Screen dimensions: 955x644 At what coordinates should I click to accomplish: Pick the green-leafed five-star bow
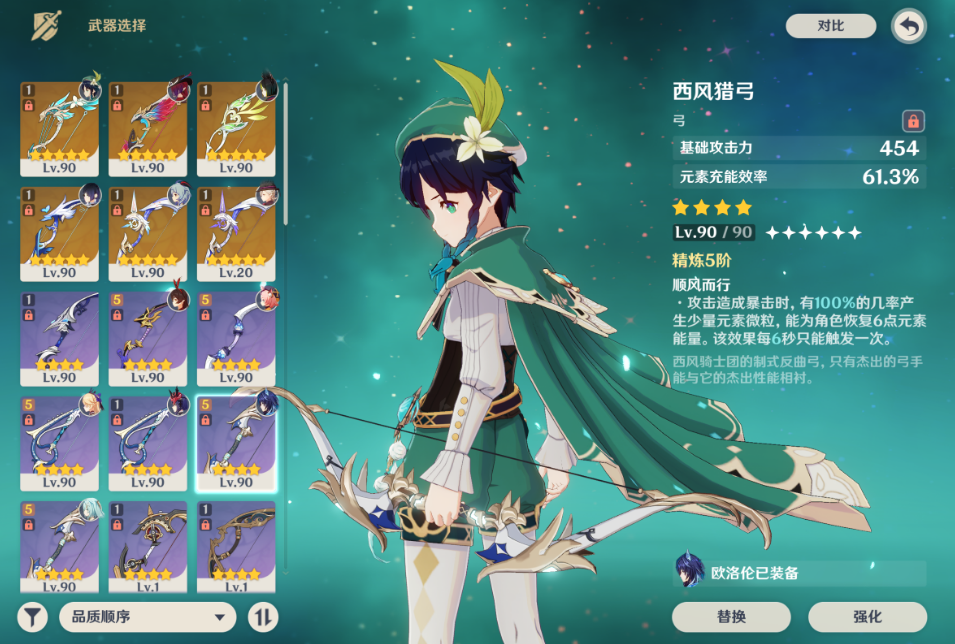(x=236, y=128)
